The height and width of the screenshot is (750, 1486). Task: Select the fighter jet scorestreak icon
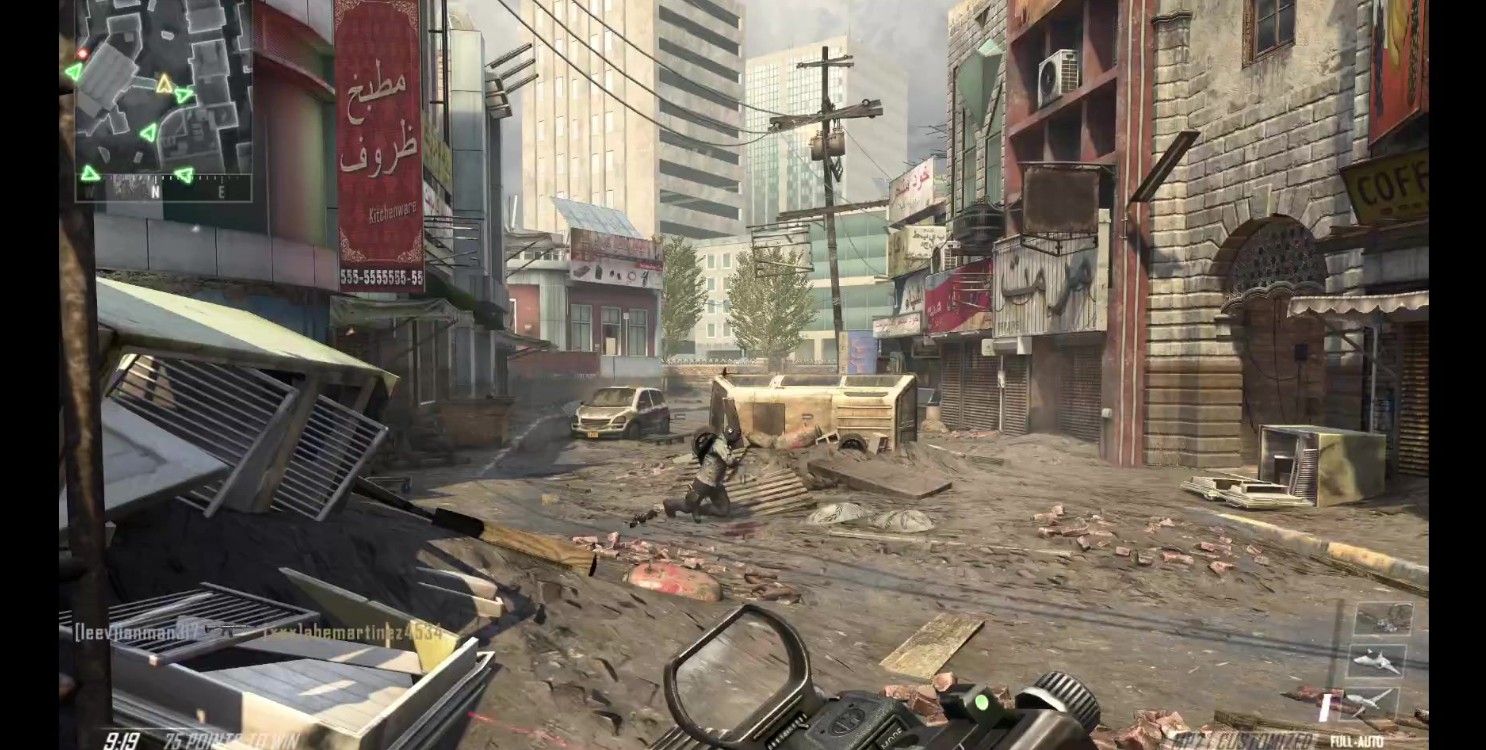click(x=1376, y=660)
